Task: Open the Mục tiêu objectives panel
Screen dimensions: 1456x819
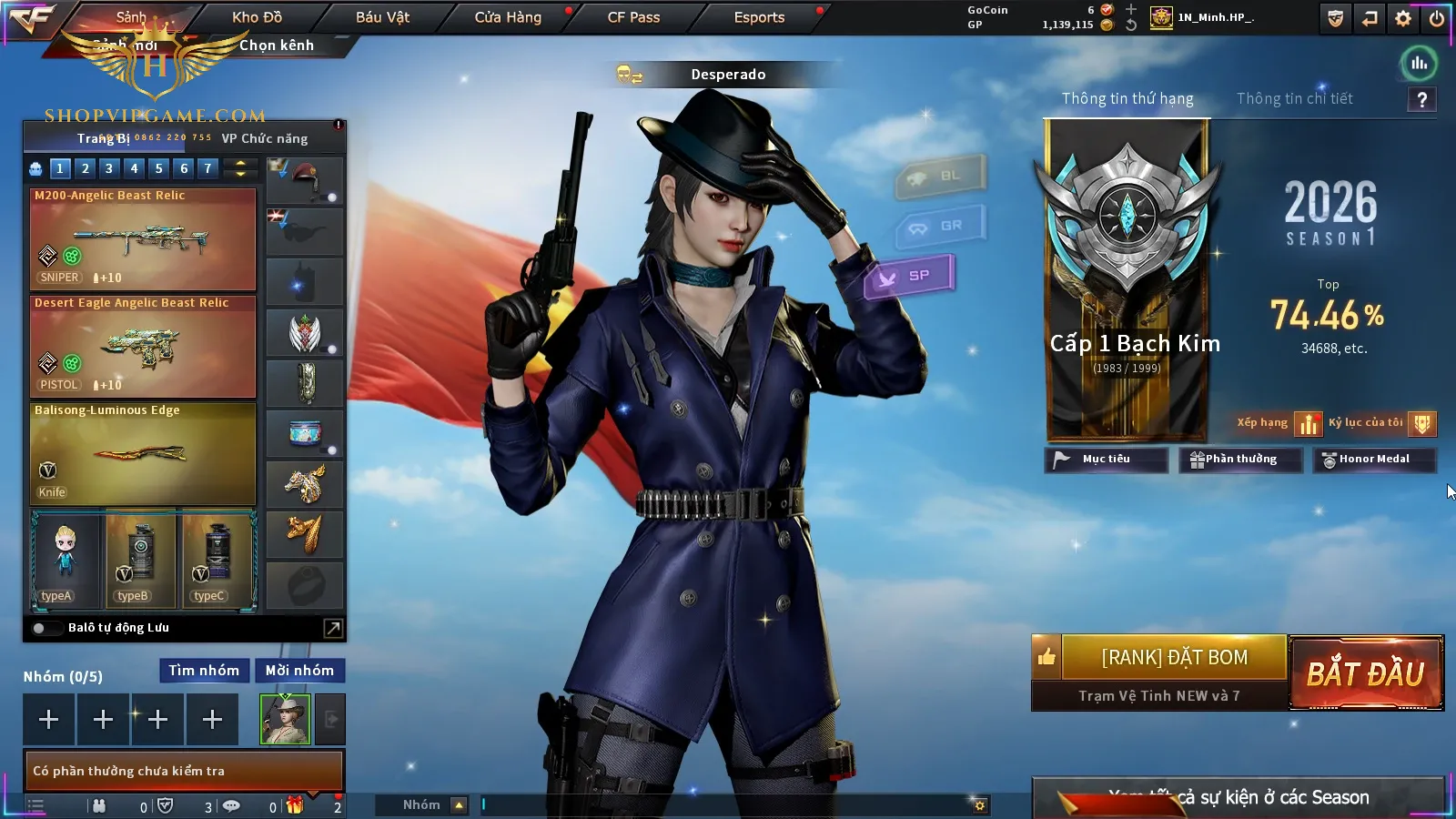Action: pyautogui.click(x=1106, y=460)
